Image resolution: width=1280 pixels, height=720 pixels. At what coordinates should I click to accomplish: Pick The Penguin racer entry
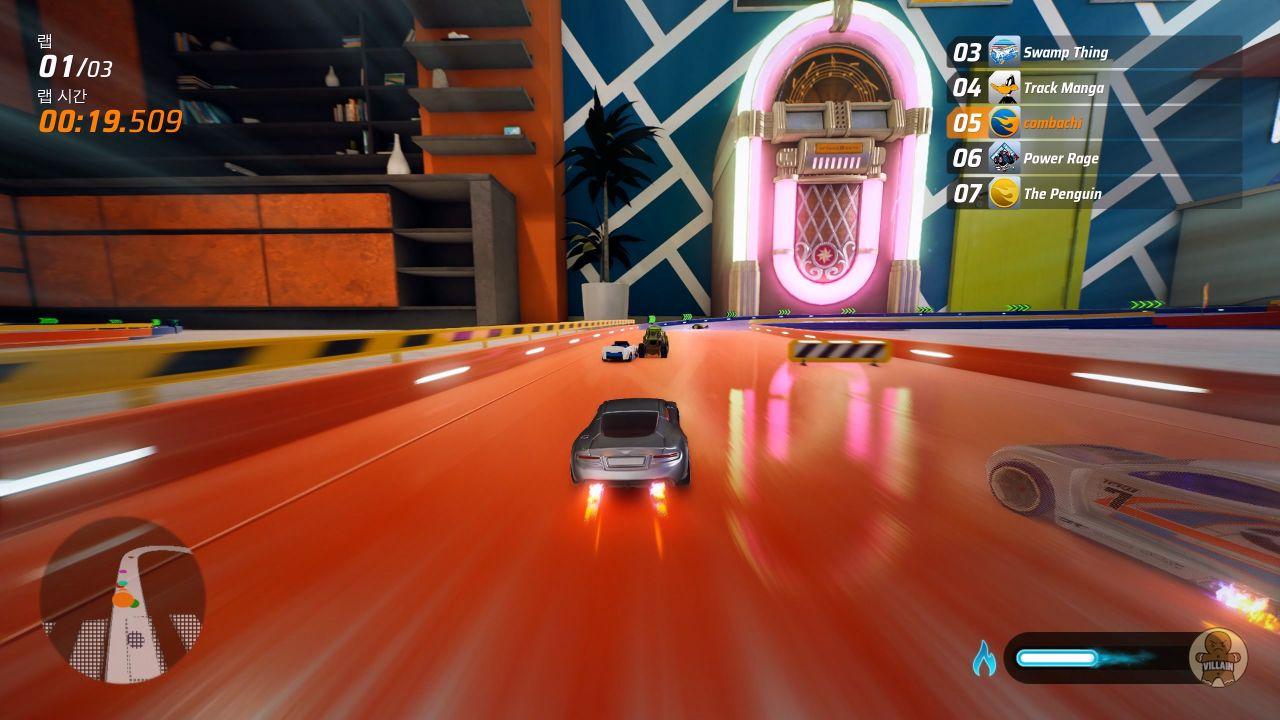click(1094, 193)
